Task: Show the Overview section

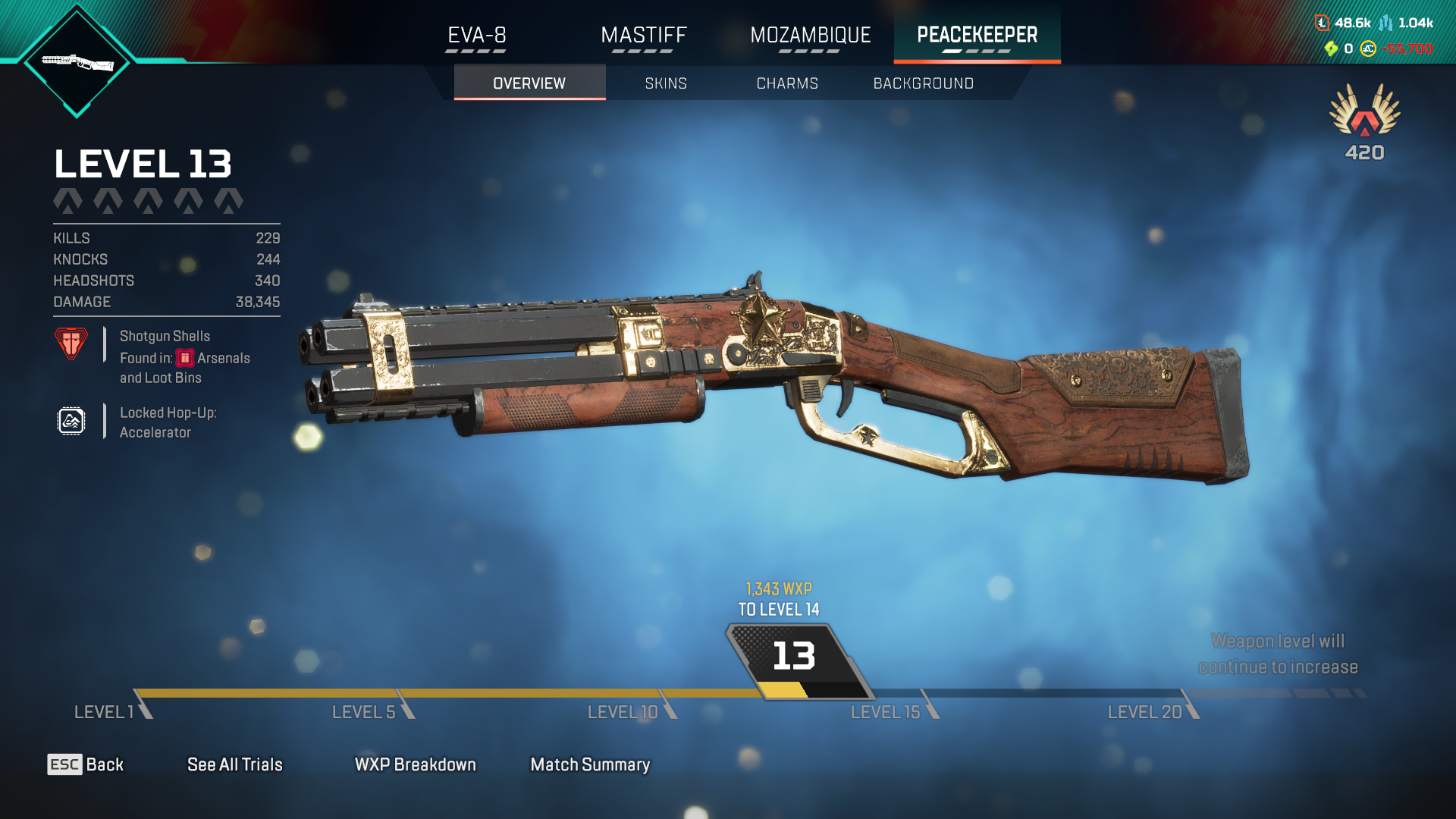Action: point(529,83)
